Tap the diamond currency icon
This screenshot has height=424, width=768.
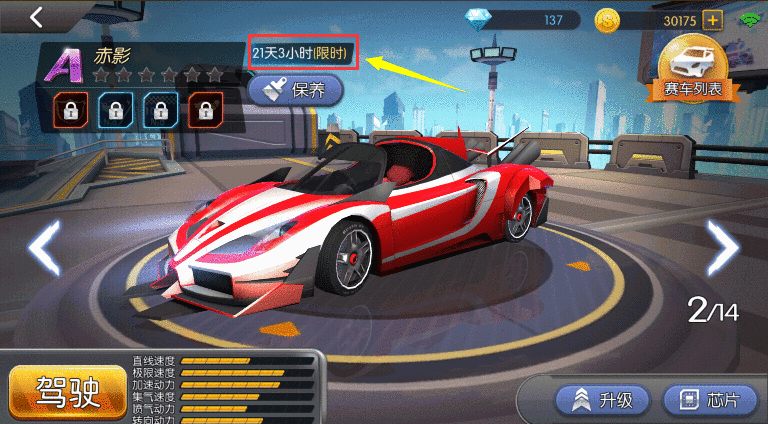point(480,19)
